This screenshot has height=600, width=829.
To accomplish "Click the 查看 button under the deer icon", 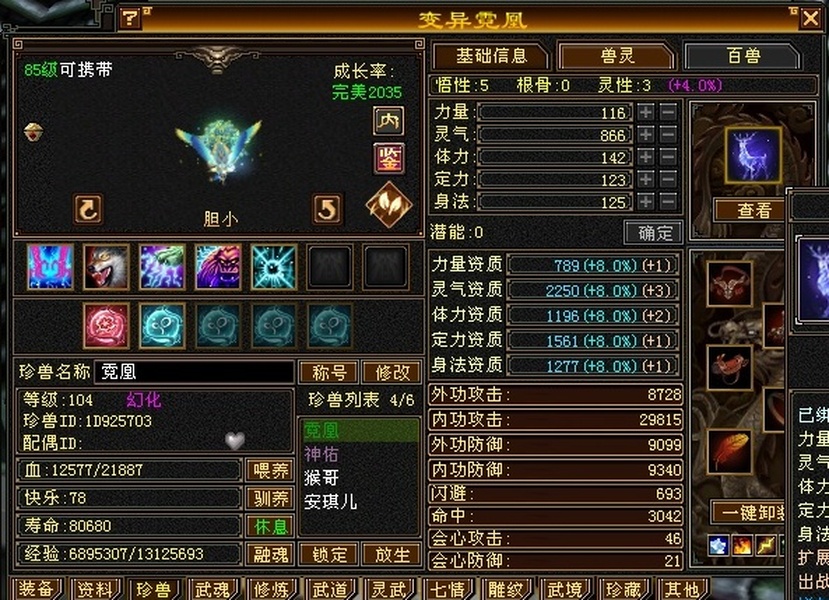I will (754, 211).
